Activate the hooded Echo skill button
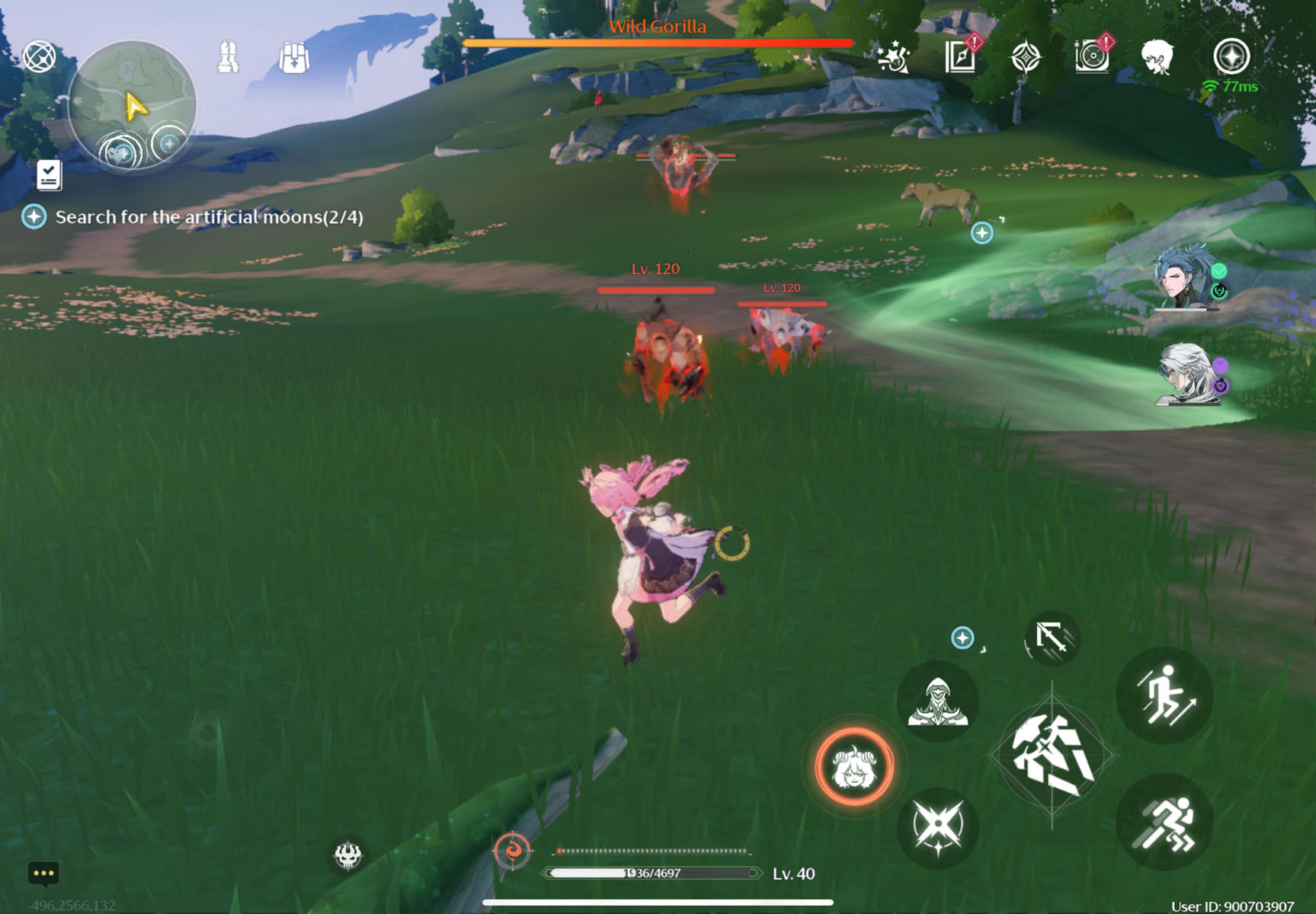 [x=937, y=701]
